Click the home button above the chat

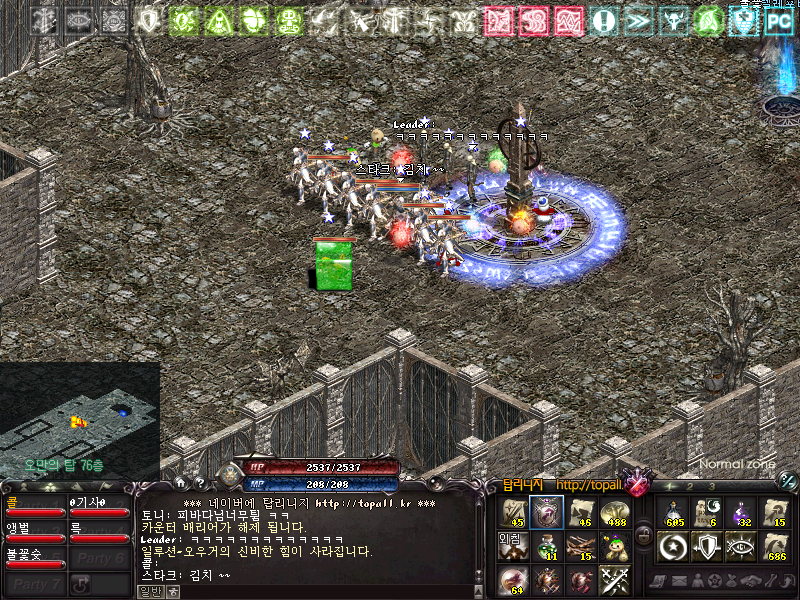pos(181,481)
